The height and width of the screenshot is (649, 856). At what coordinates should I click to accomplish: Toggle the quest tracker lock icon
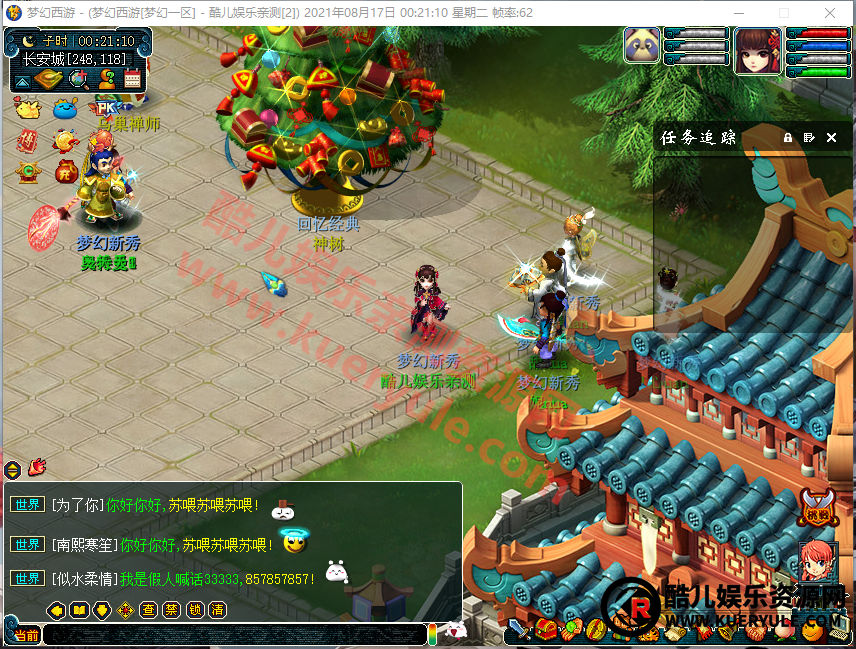(x=788, y=138)
